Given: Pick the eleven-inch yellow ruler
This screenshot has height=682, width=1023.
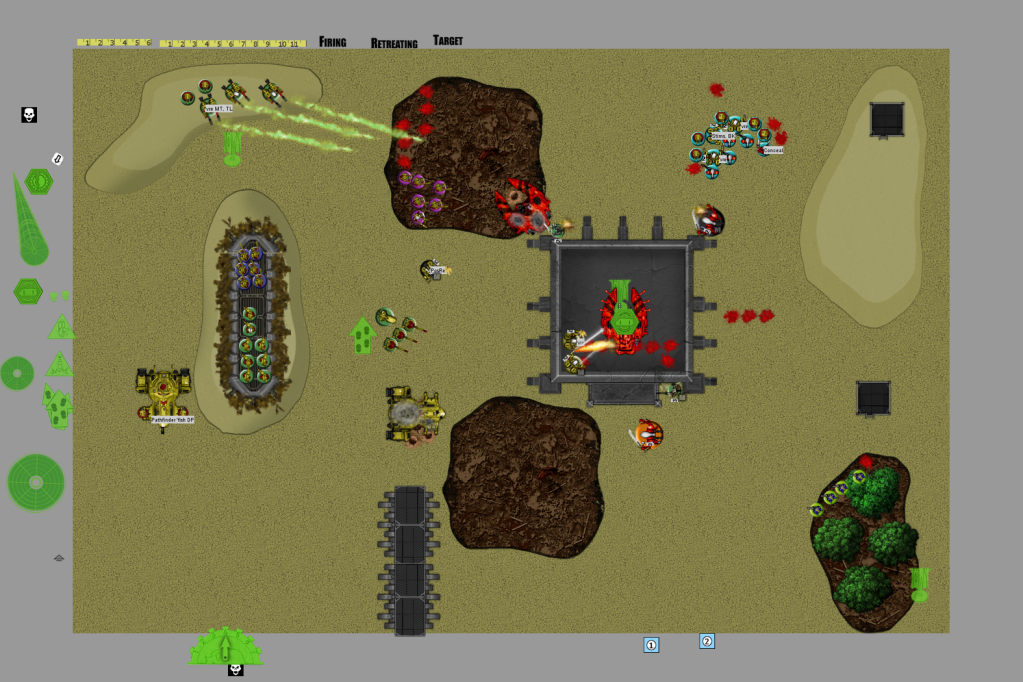Looking at the screenshot, I should point(232,44).
